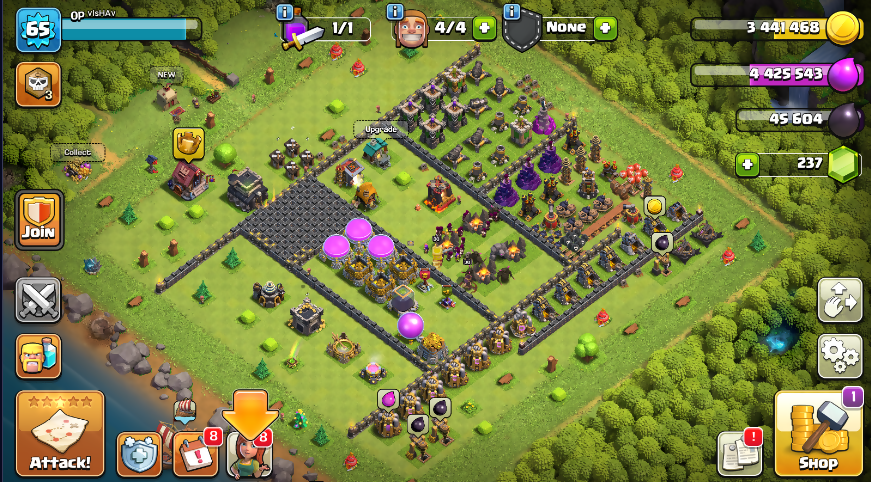Show info for the builder counter
The image size is (871, 482).
point(397,12)
